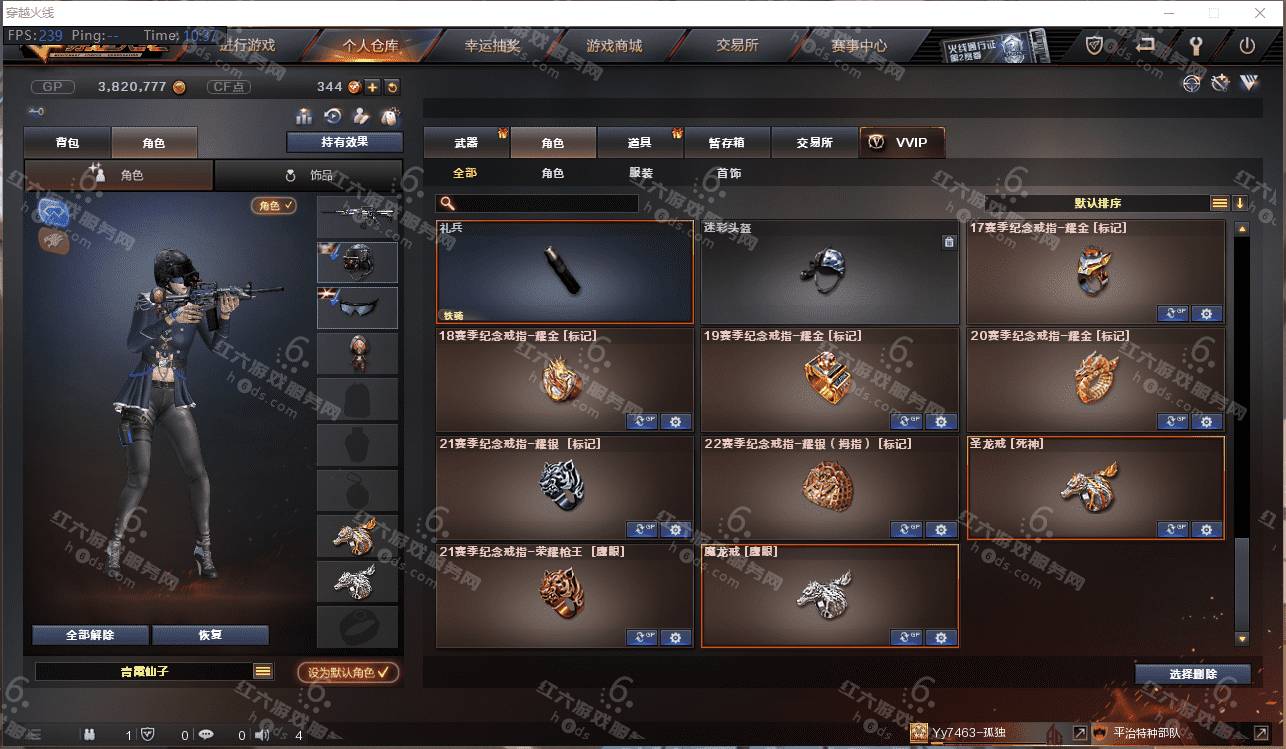Screen dimensions: 1286x749
Task: Open the 游戏商城 game shop menu
Action: [x=614, y=45]
